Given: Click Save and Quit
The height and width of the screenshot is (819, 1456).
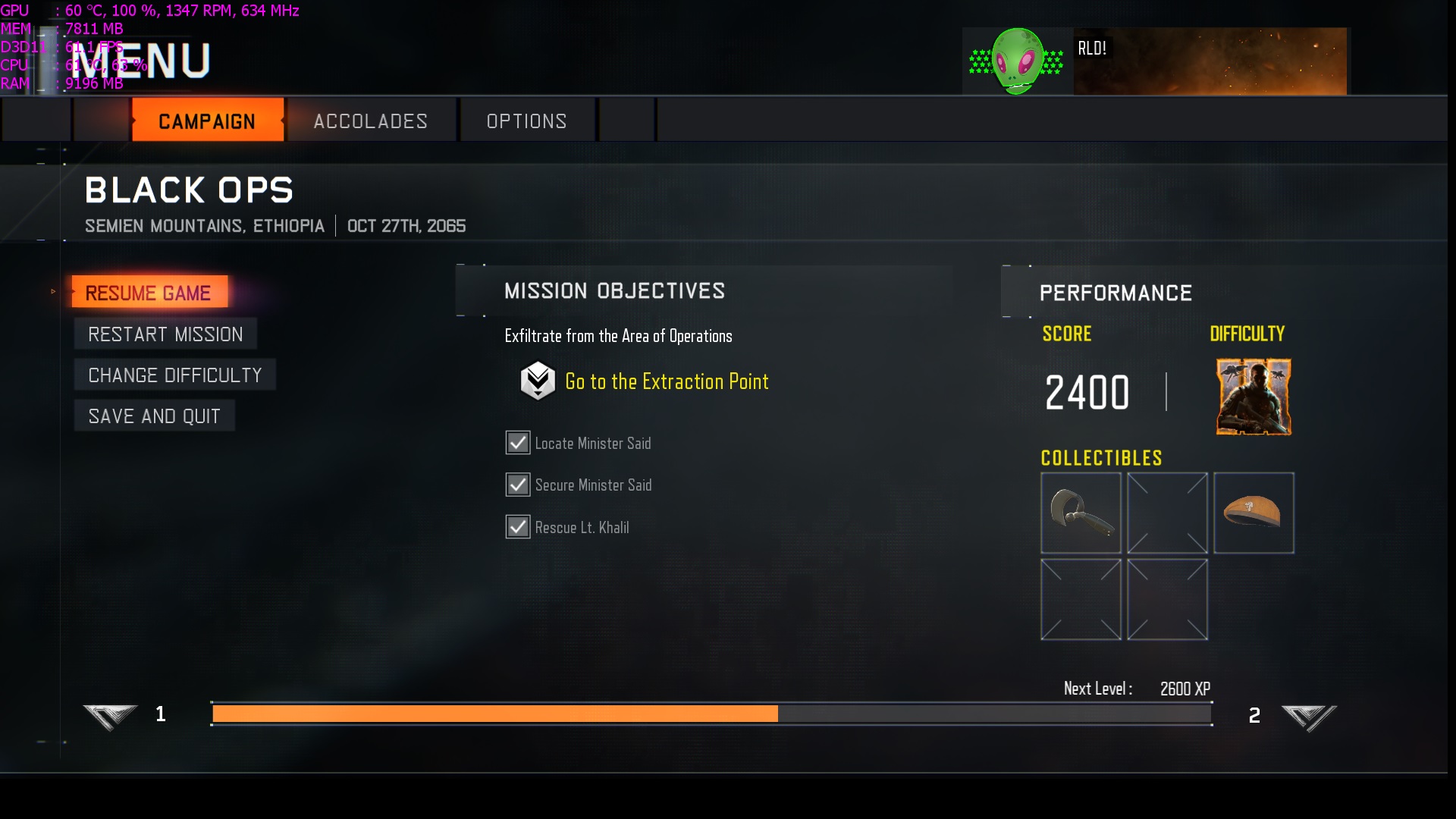Looking at the screenshot, I should (x=154, y=416).
